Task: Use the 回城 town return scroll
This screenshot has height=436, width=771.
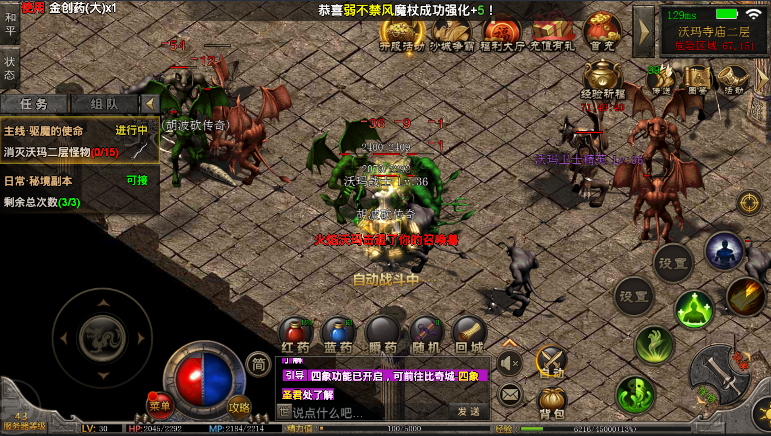Action: 468,331
